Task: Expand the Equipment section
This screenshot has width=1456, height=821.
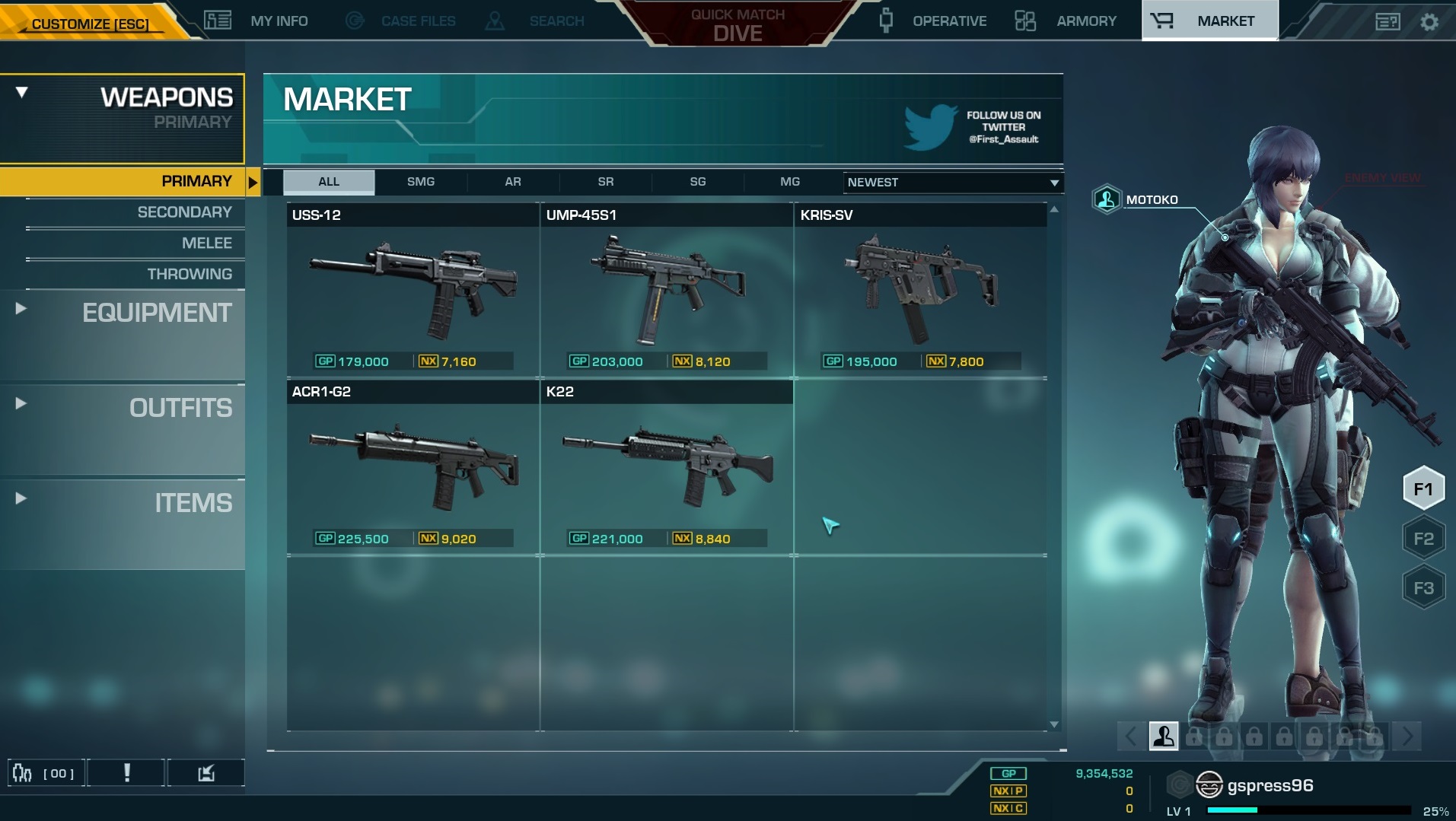Action: click(x=156, y=313)
